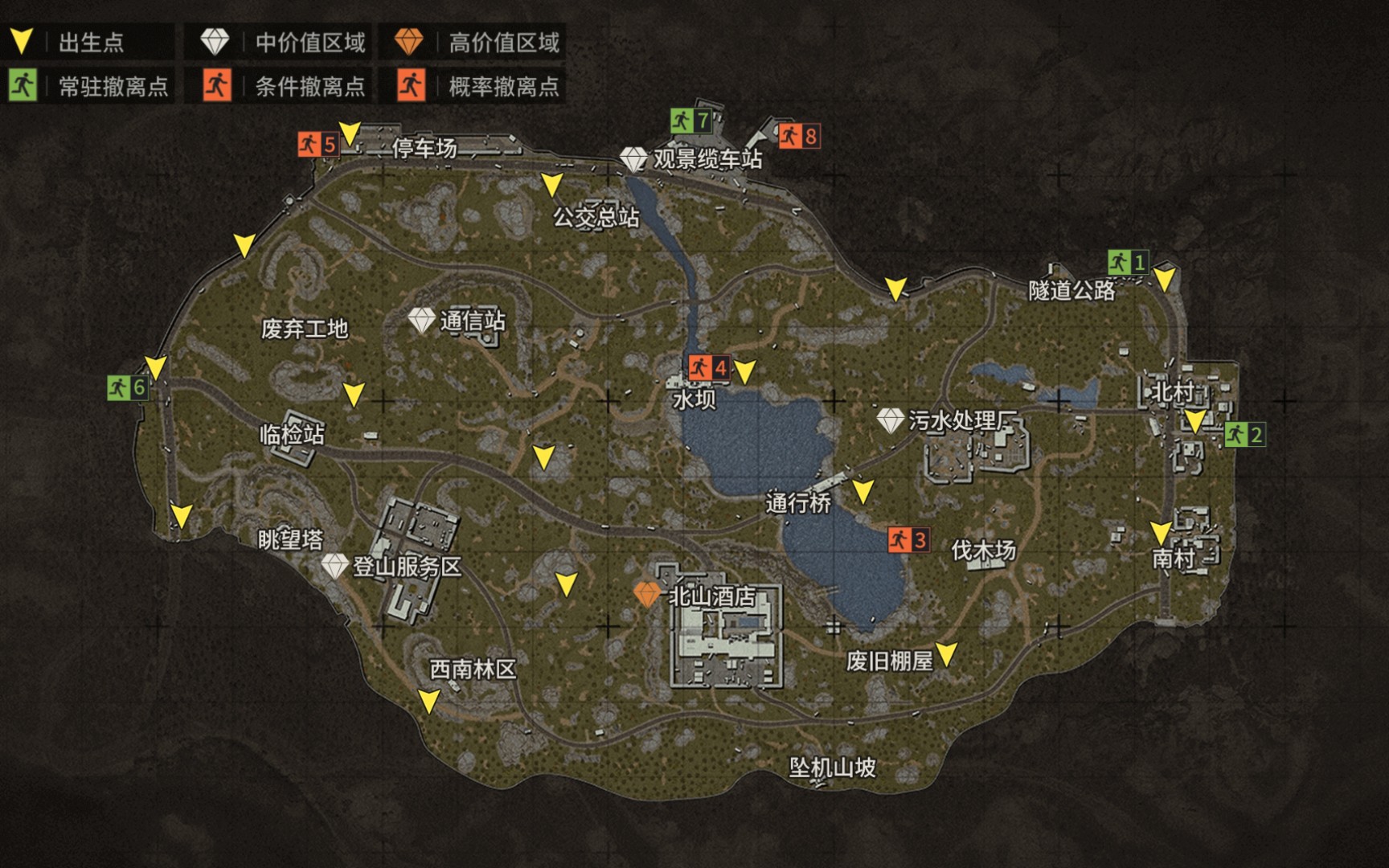
Task: Click the diamond above 观景缆车站
Action: [x=634, y=160]
